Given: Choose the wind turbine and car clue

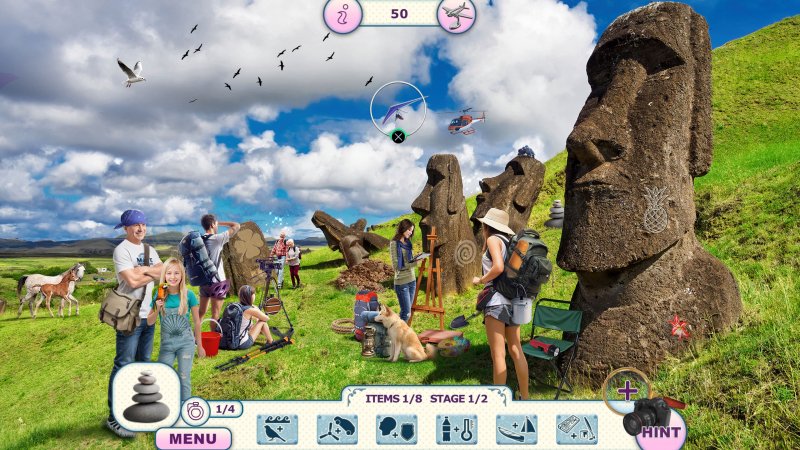Looking at the screenshot, I should click(x=337, y=429).
